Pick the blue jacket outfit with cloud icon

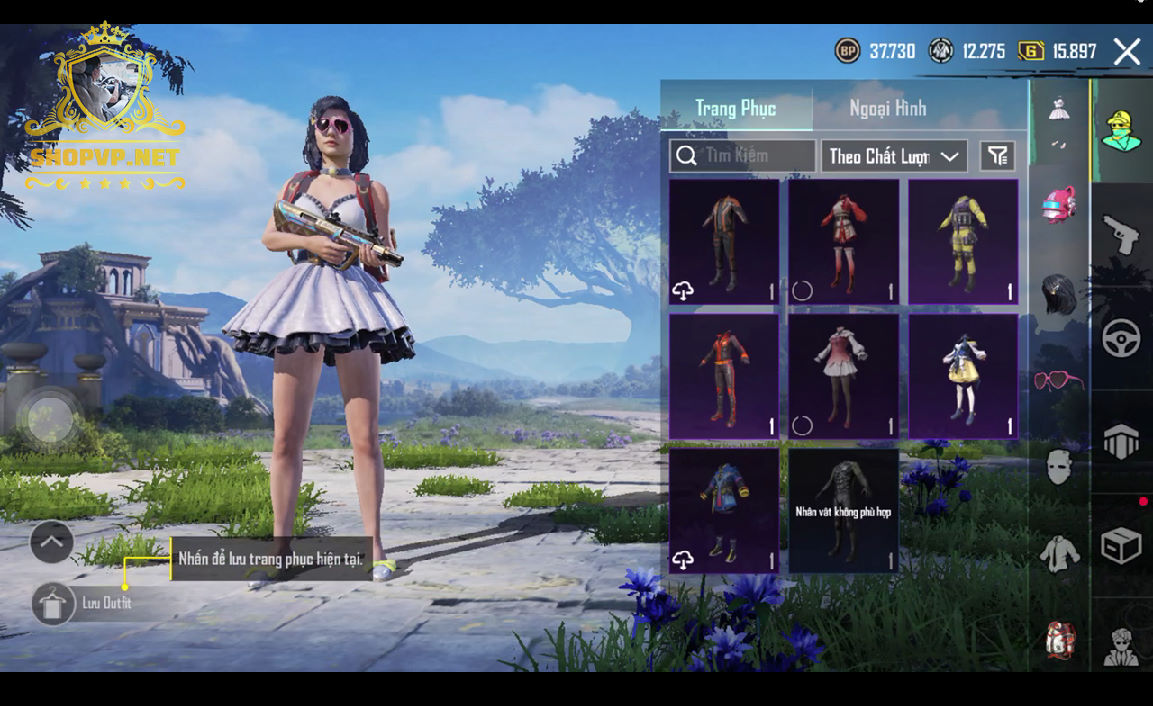(723, 511)
